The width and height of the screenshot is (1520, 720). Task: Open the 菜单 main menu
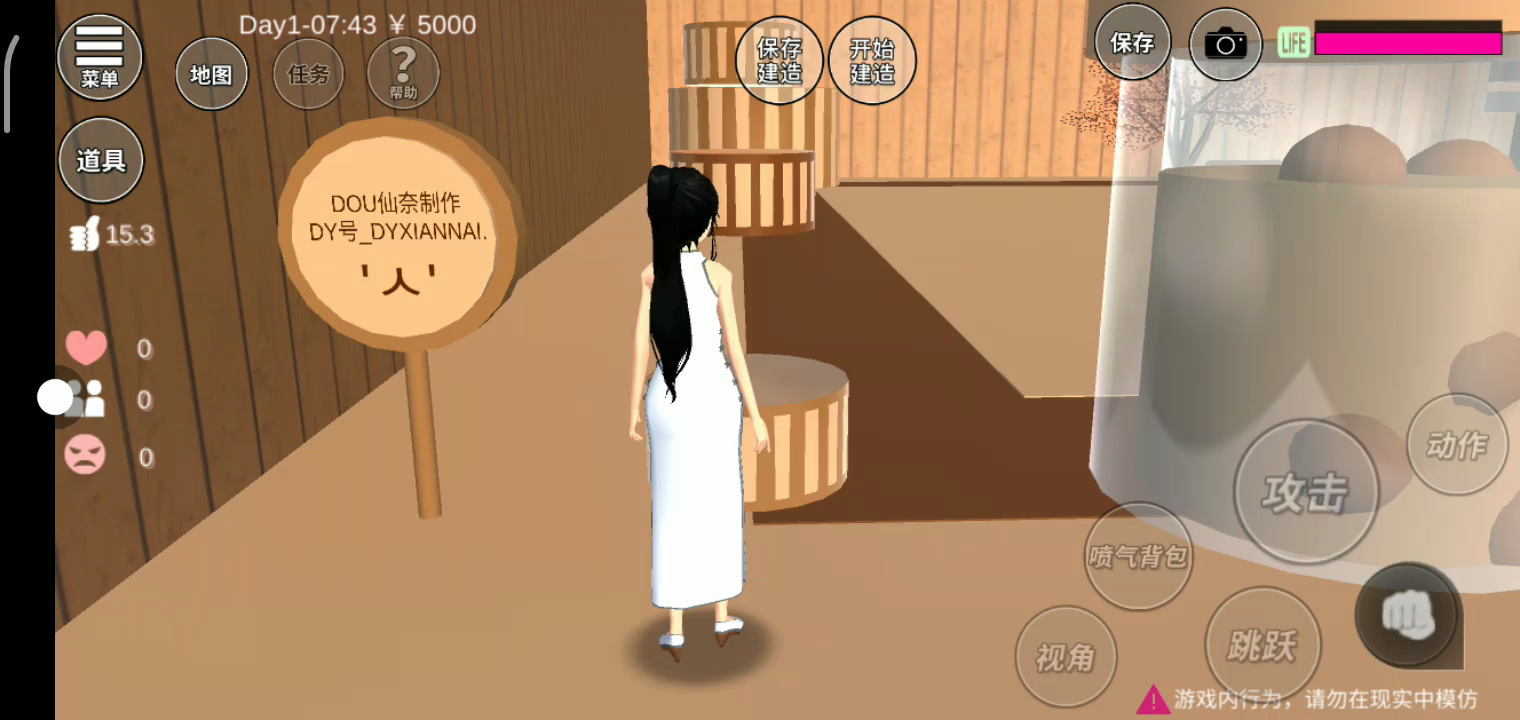100,56
